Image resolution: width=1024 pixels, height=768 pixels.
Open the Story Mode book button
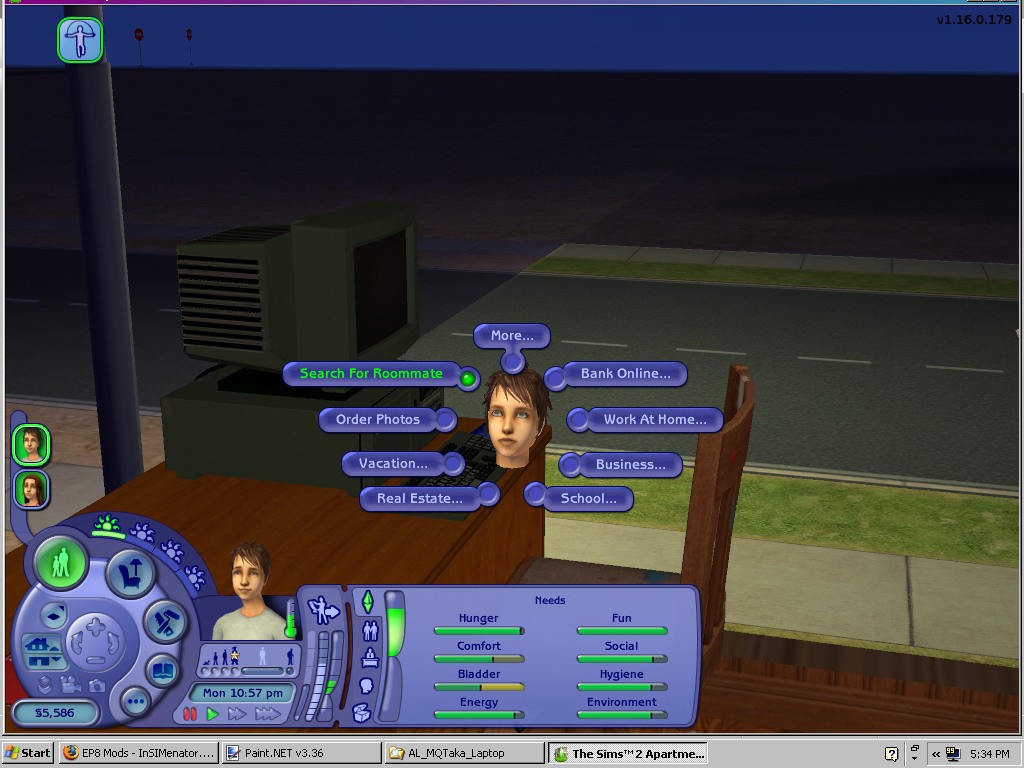pyautogui.click(x=162, y=671)
